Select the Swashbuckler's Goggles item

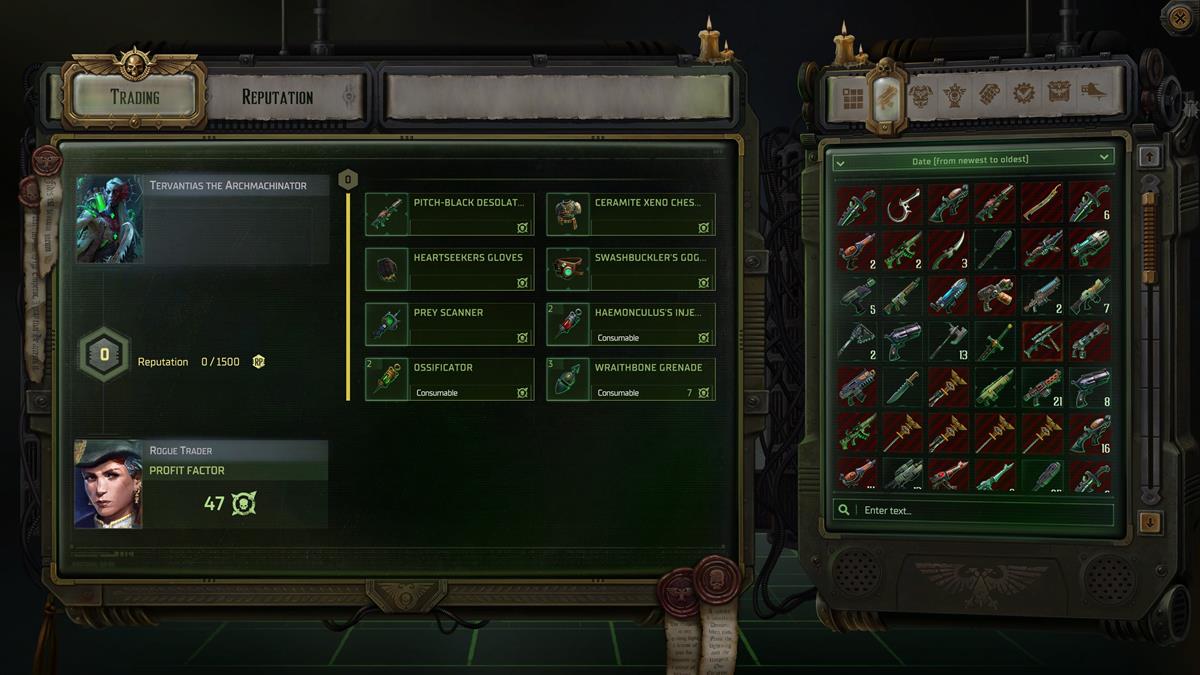pyautogui.click(x=631, y=269)
